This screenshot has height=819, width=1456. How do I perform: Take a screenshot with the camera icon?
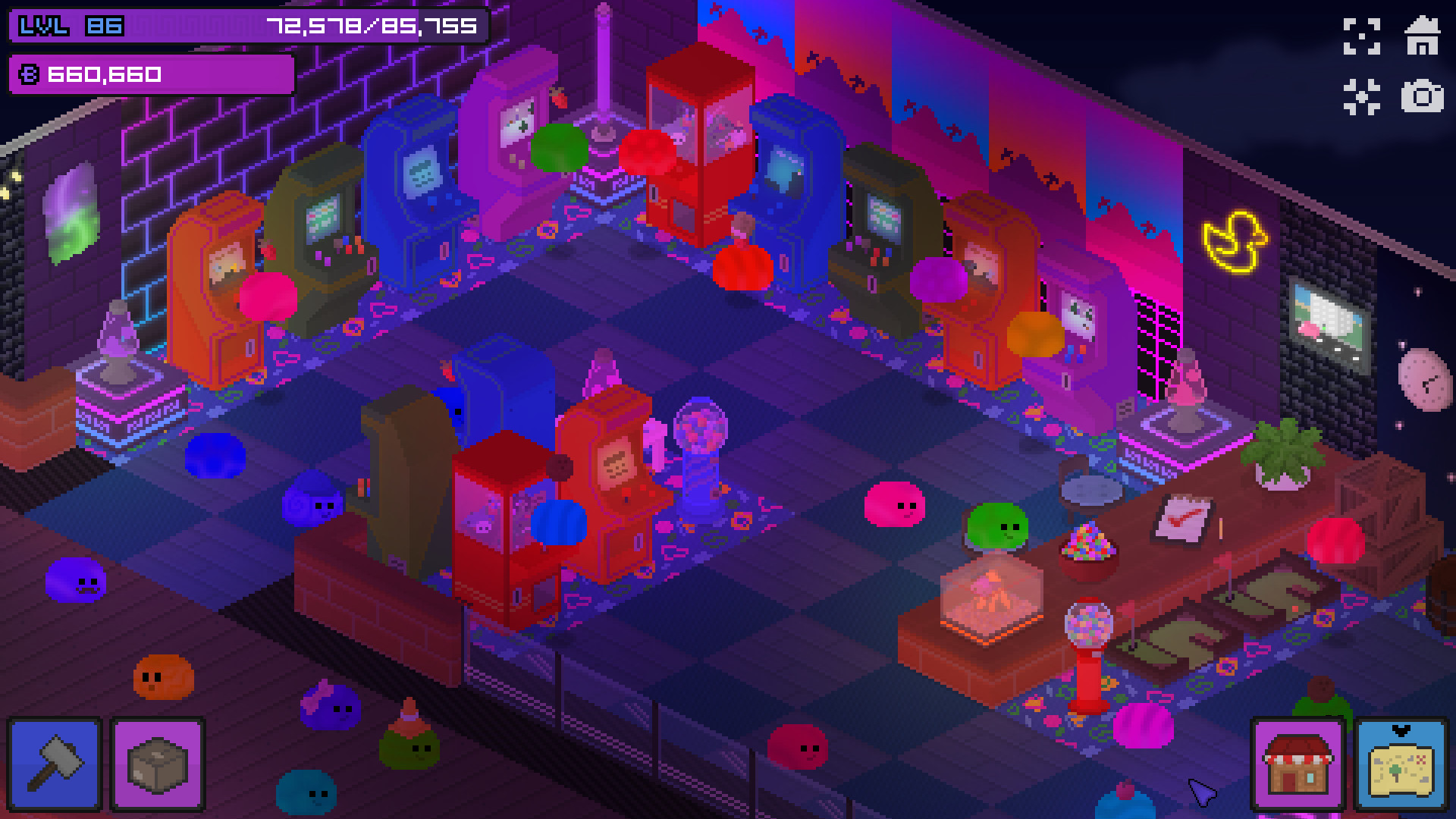[x=1424, y=96]
